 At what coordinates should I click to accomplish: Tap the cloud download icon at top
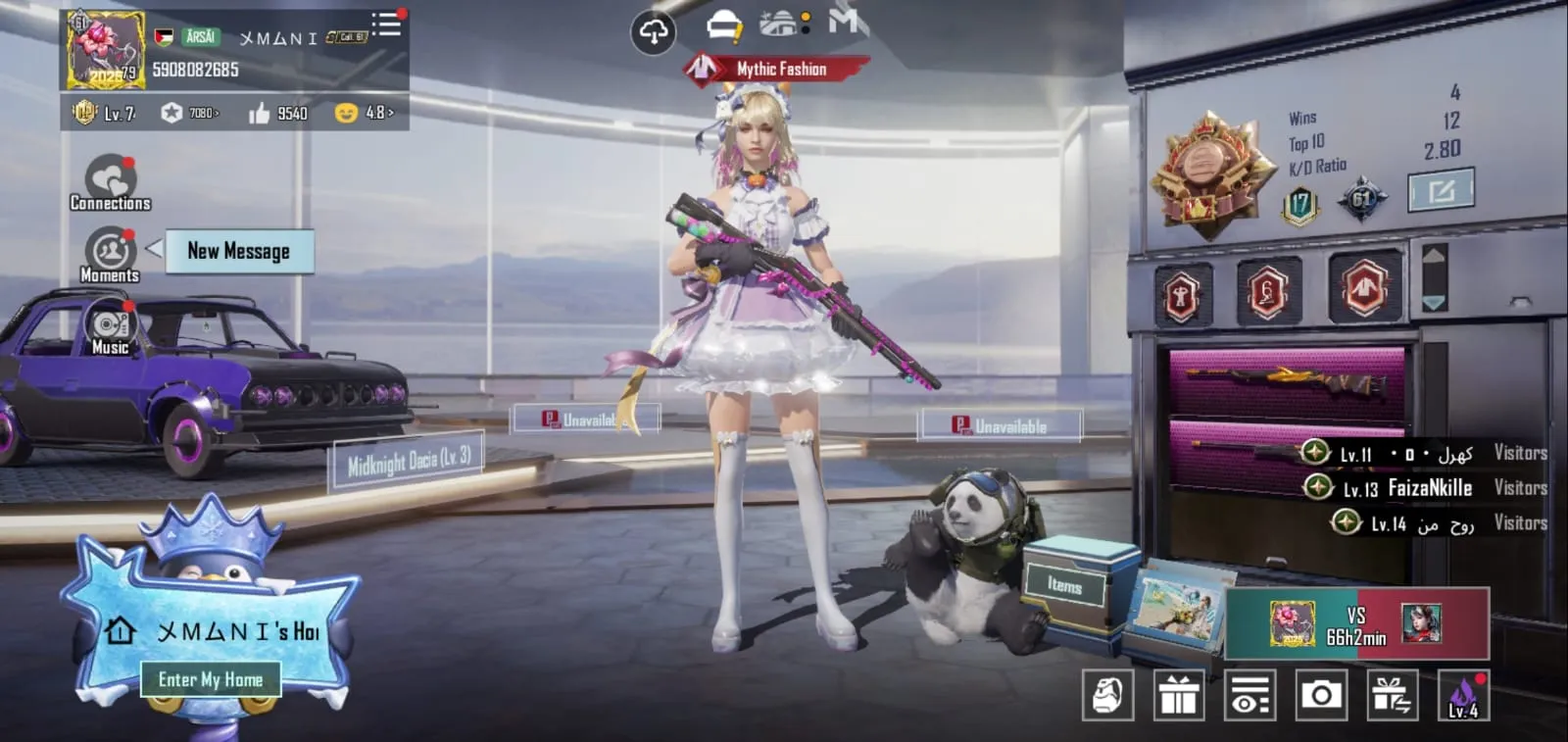click(x=653, y=30)
